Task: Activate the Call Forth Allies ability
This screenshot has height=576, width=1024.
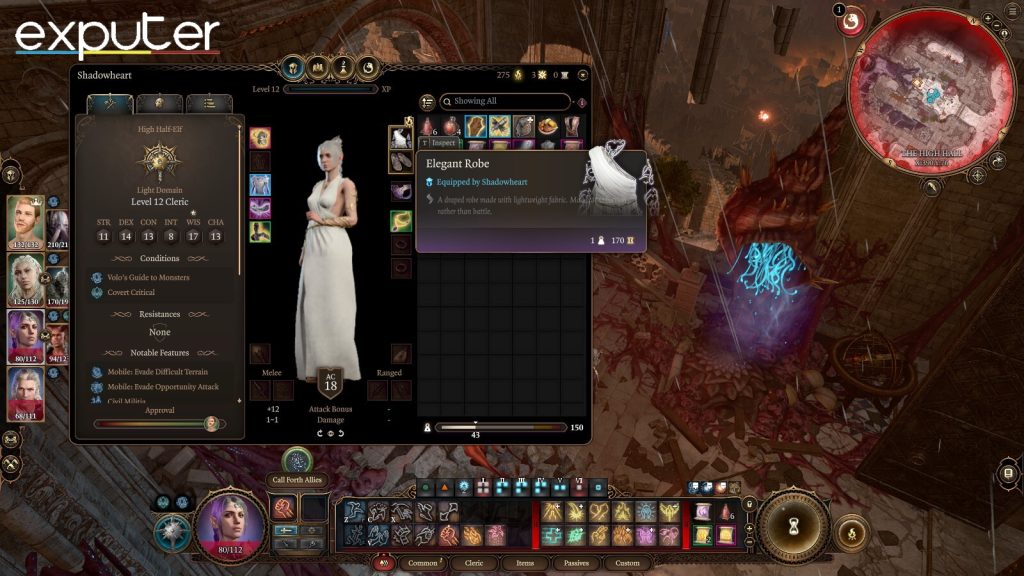Action: [x=297, y=460]
